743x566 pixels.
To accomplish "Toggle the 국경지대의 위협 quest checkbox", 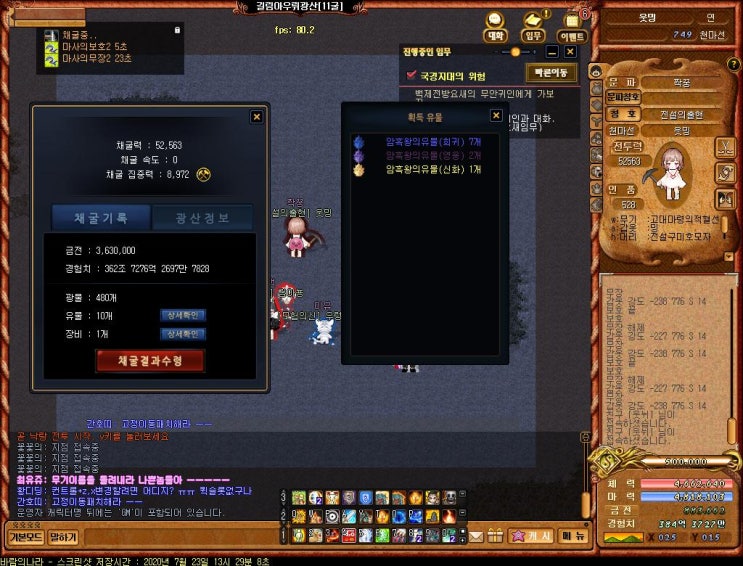I will coord(411,75).
